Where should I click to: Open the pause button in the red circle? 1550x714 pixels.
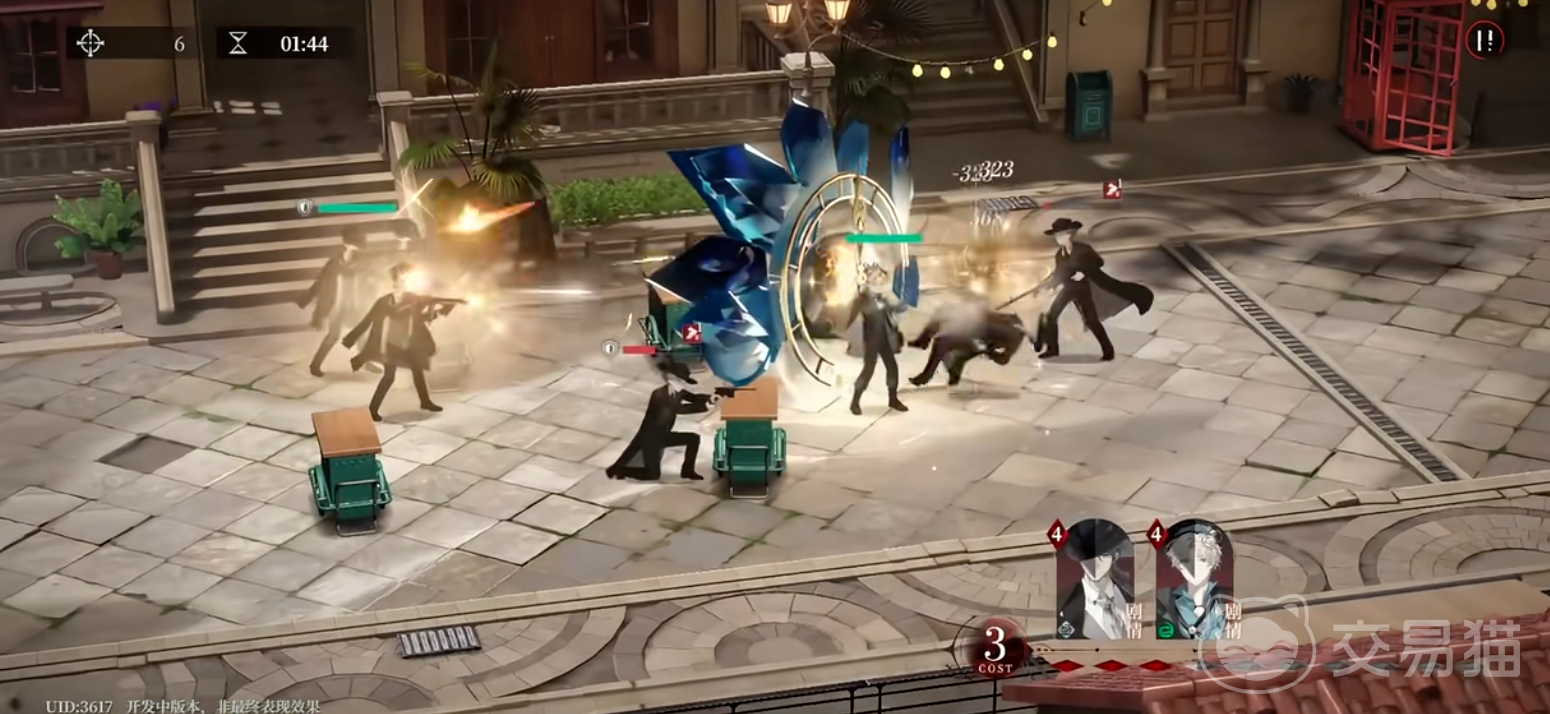[x=1486, y=40]
